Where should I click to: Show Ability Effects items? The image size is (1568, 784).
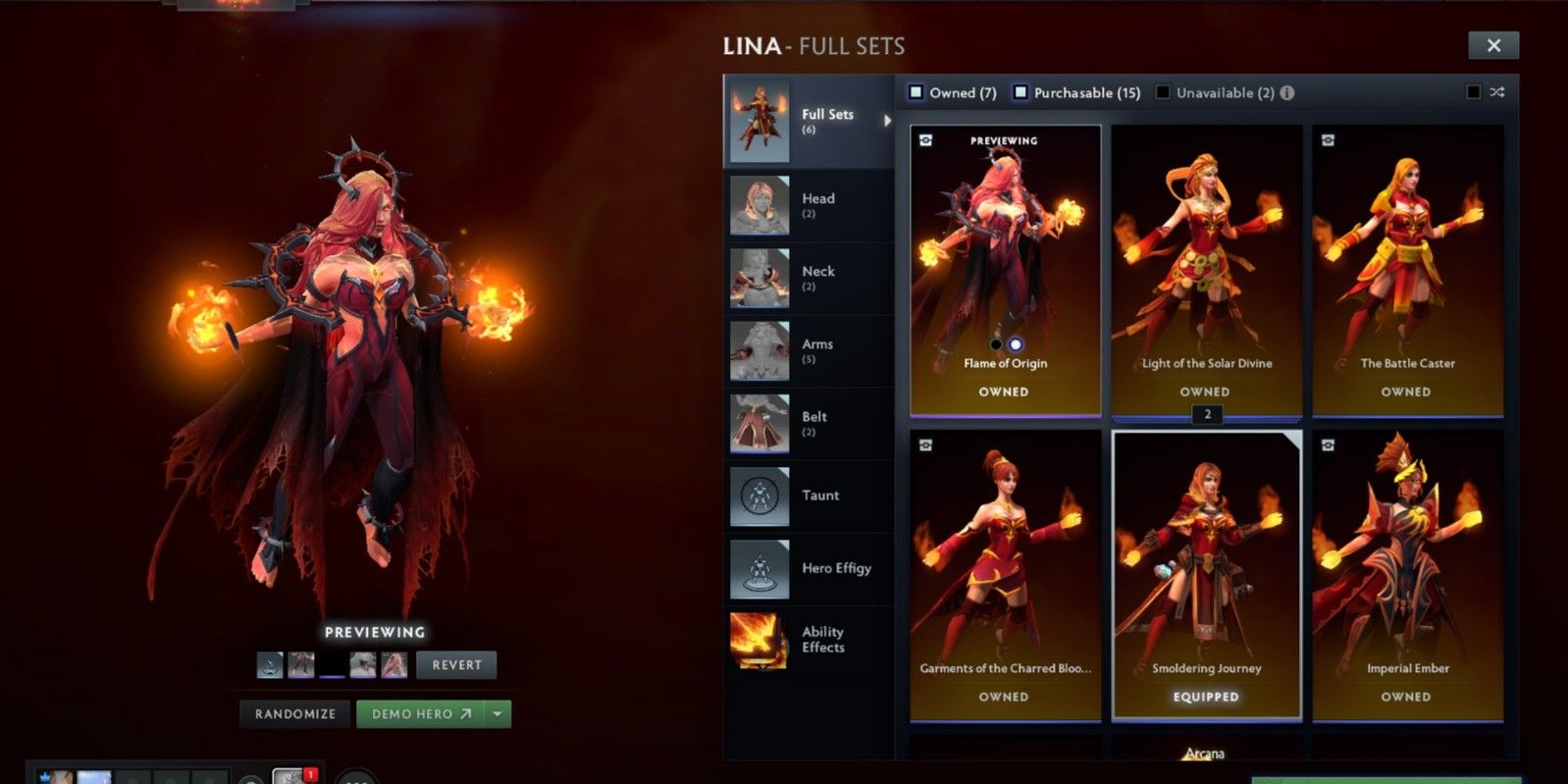point(808,640)
